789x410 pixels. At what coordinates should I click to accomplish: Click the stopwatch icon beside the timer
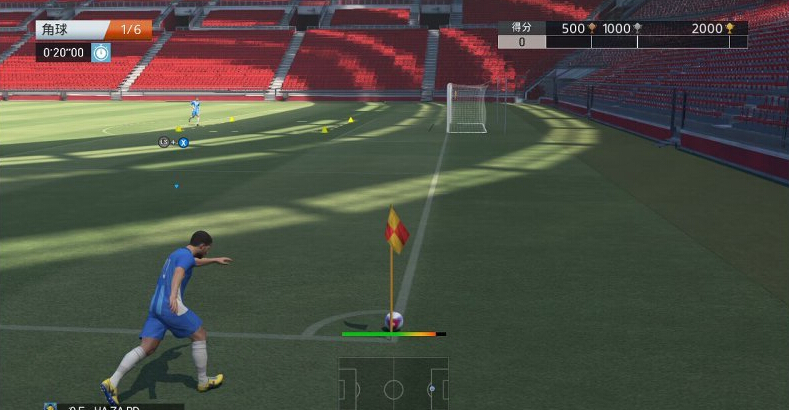(101, 52)
